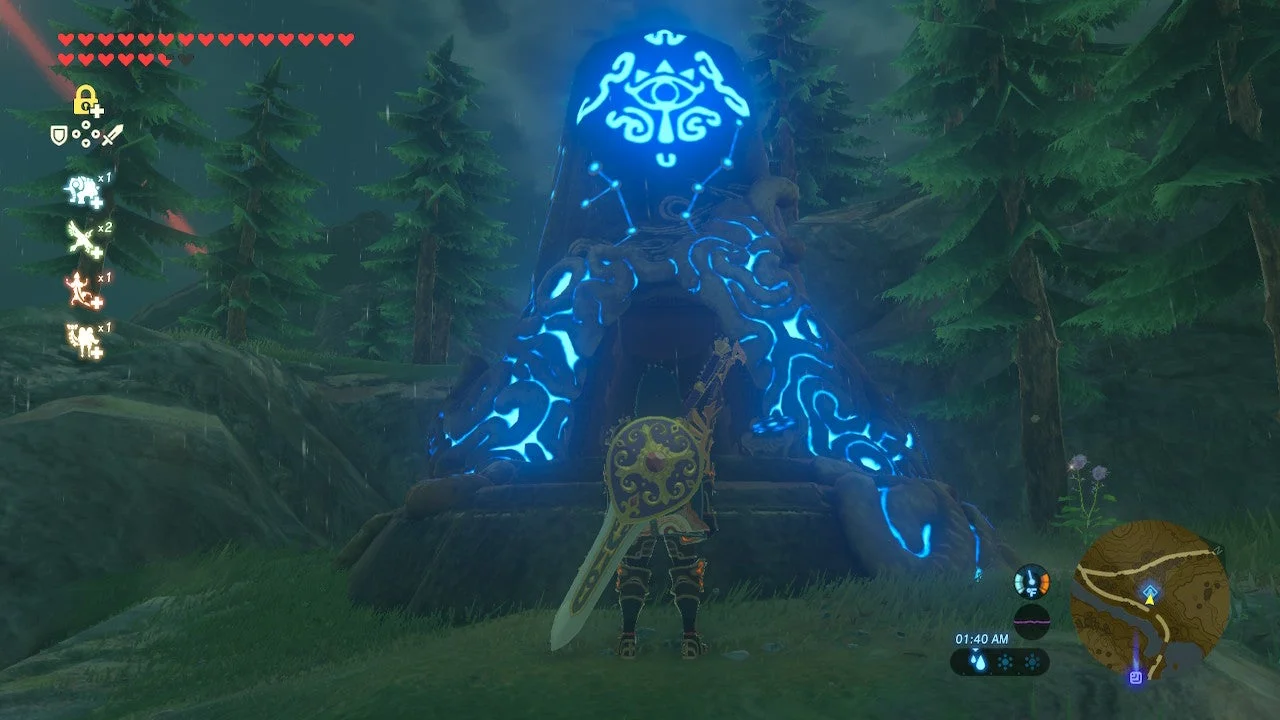Image resolution: width=1280 pixels, height=720 pixels.
Task: Toggle the raindrop current weather icon
Action: click(977, 661)
